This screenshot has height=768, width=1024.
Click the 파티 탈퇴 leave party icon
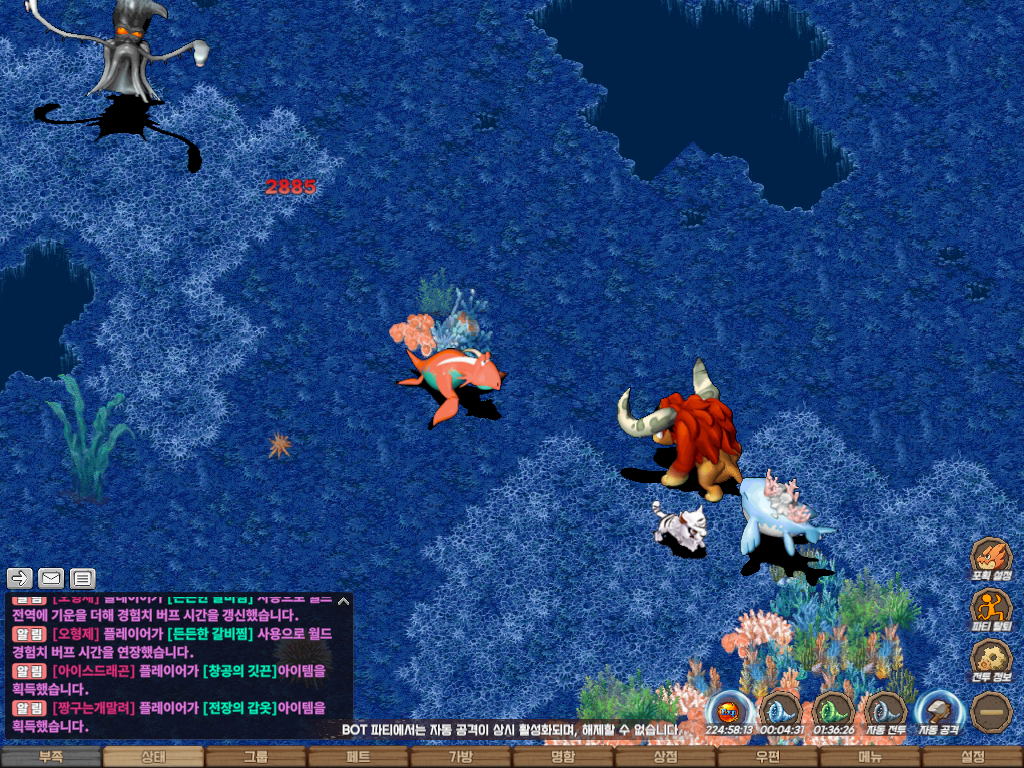(991, 608)
